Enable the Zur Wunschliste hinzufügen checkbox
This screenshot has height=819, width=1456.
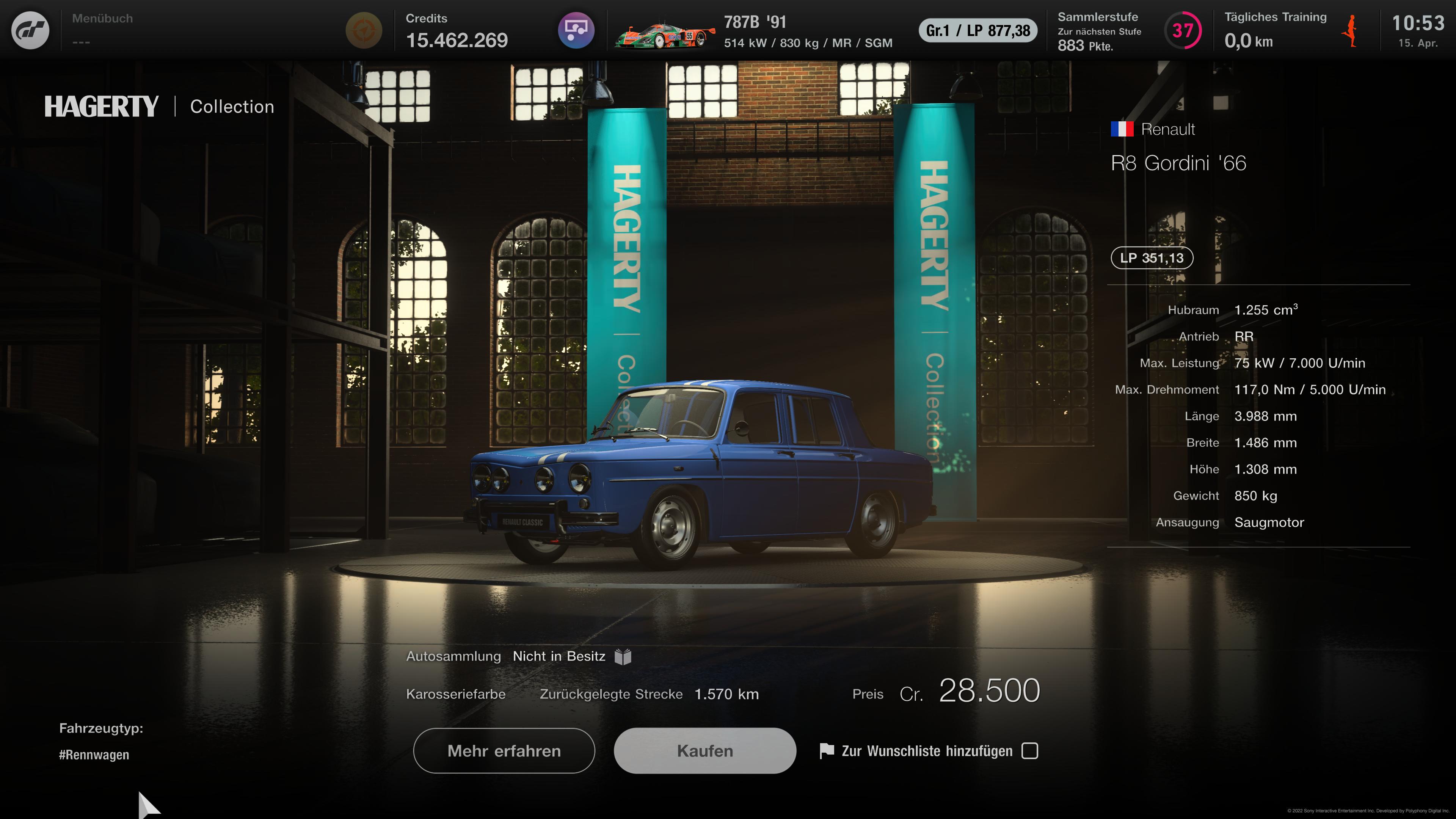(1031, 751)
